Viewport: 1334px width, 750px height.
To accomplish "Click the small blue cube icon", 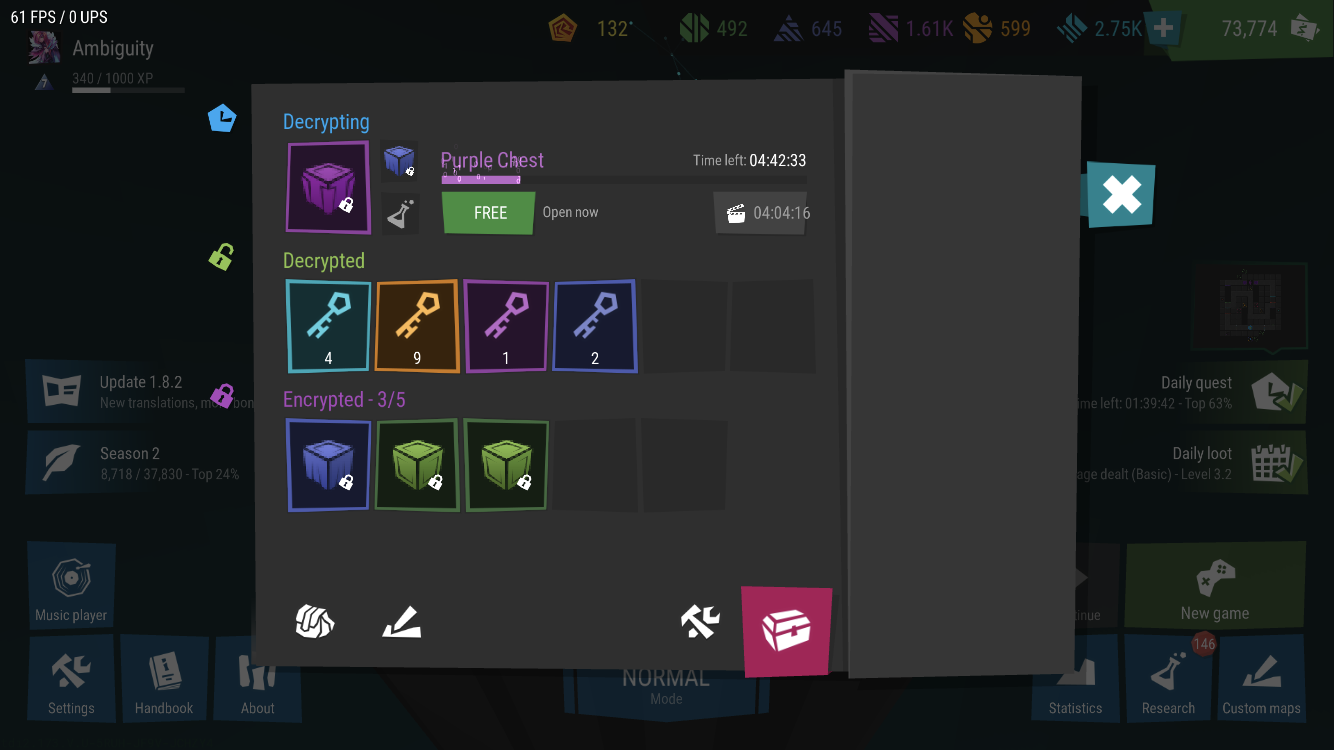I will pos(400,160).
